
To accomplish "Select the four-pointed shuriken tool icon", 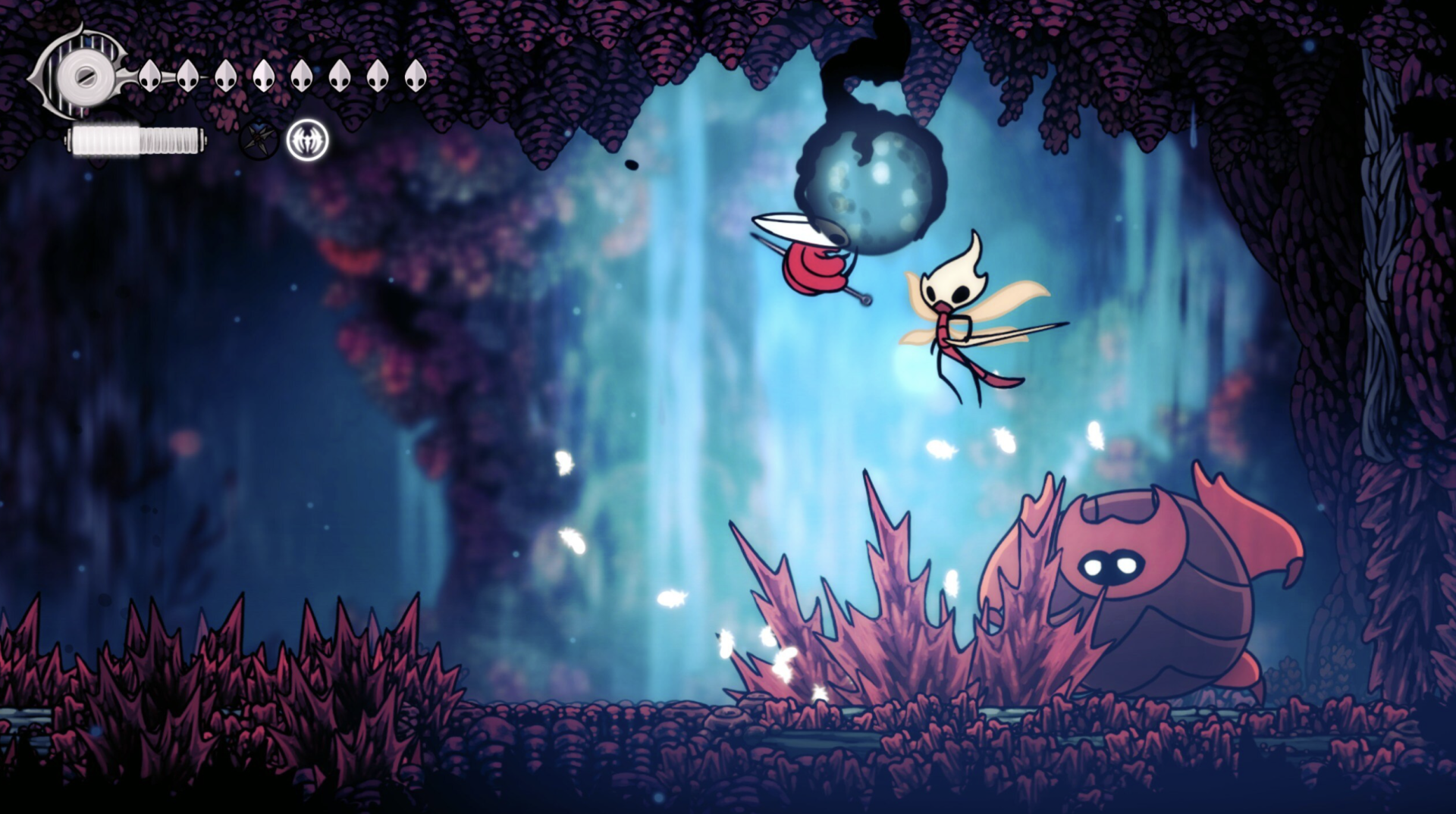I will pyautogui.click(x=259, y=140).
